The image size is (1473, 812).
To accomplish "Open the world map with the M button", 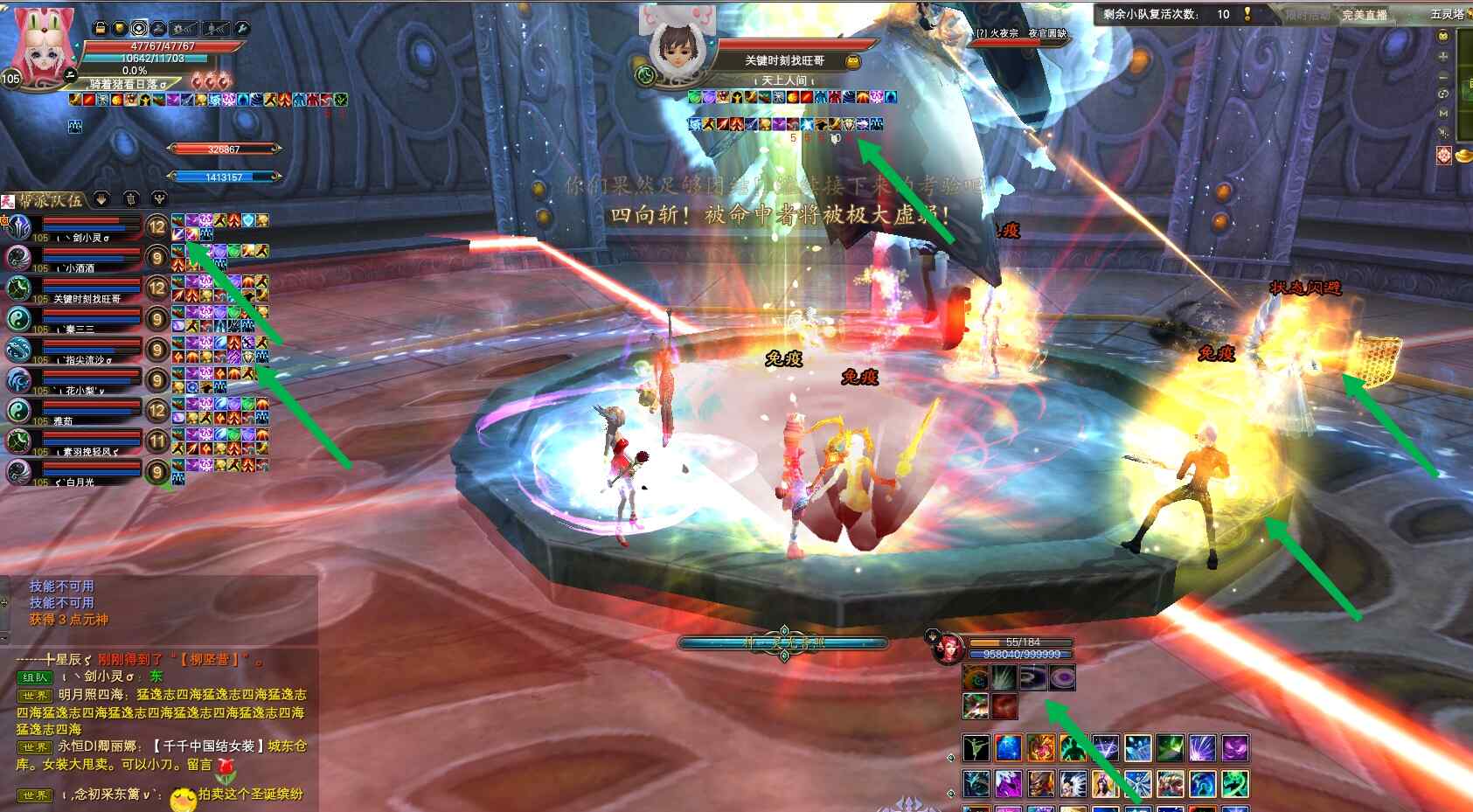I will pos(1443,114).
